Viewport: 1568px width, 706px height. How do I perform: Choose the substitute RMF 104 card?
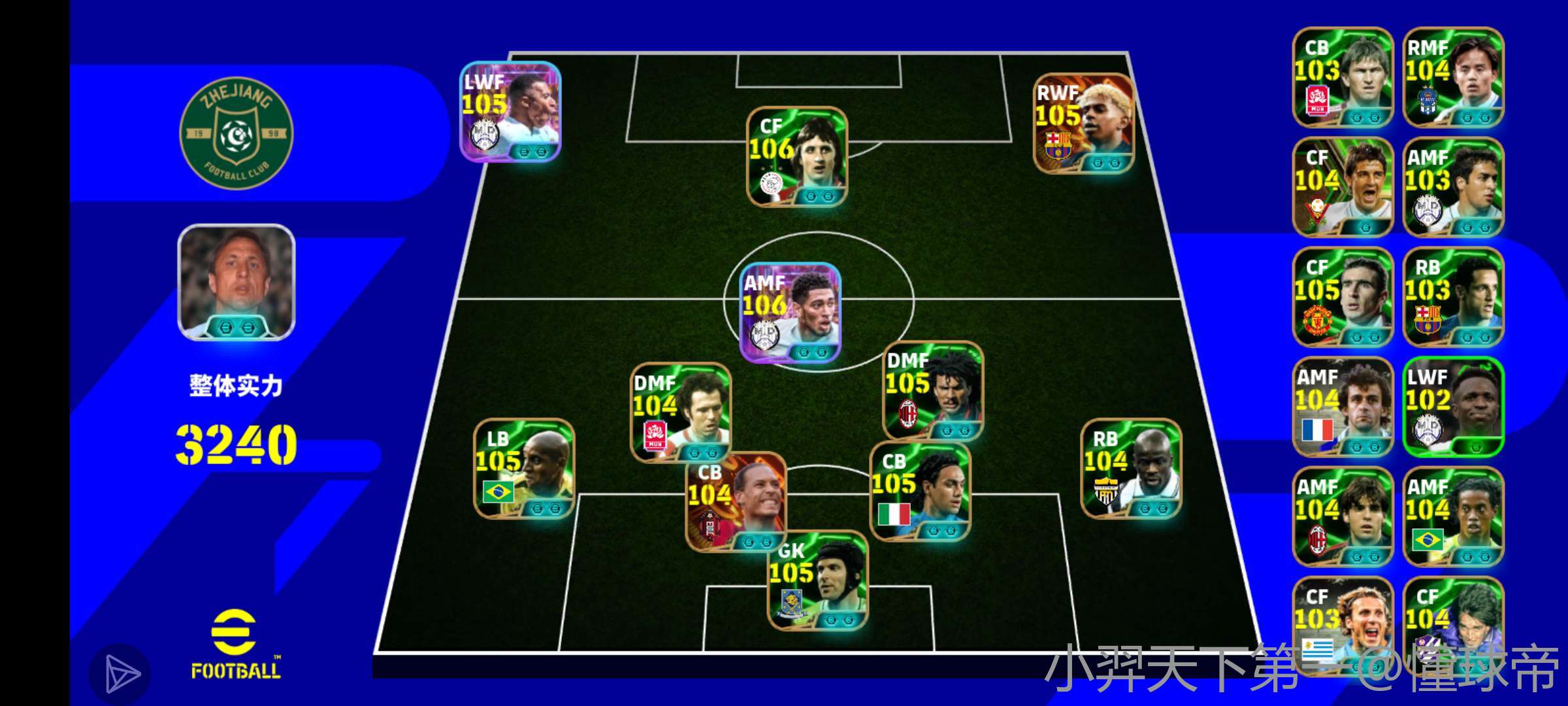[1454, 77]
